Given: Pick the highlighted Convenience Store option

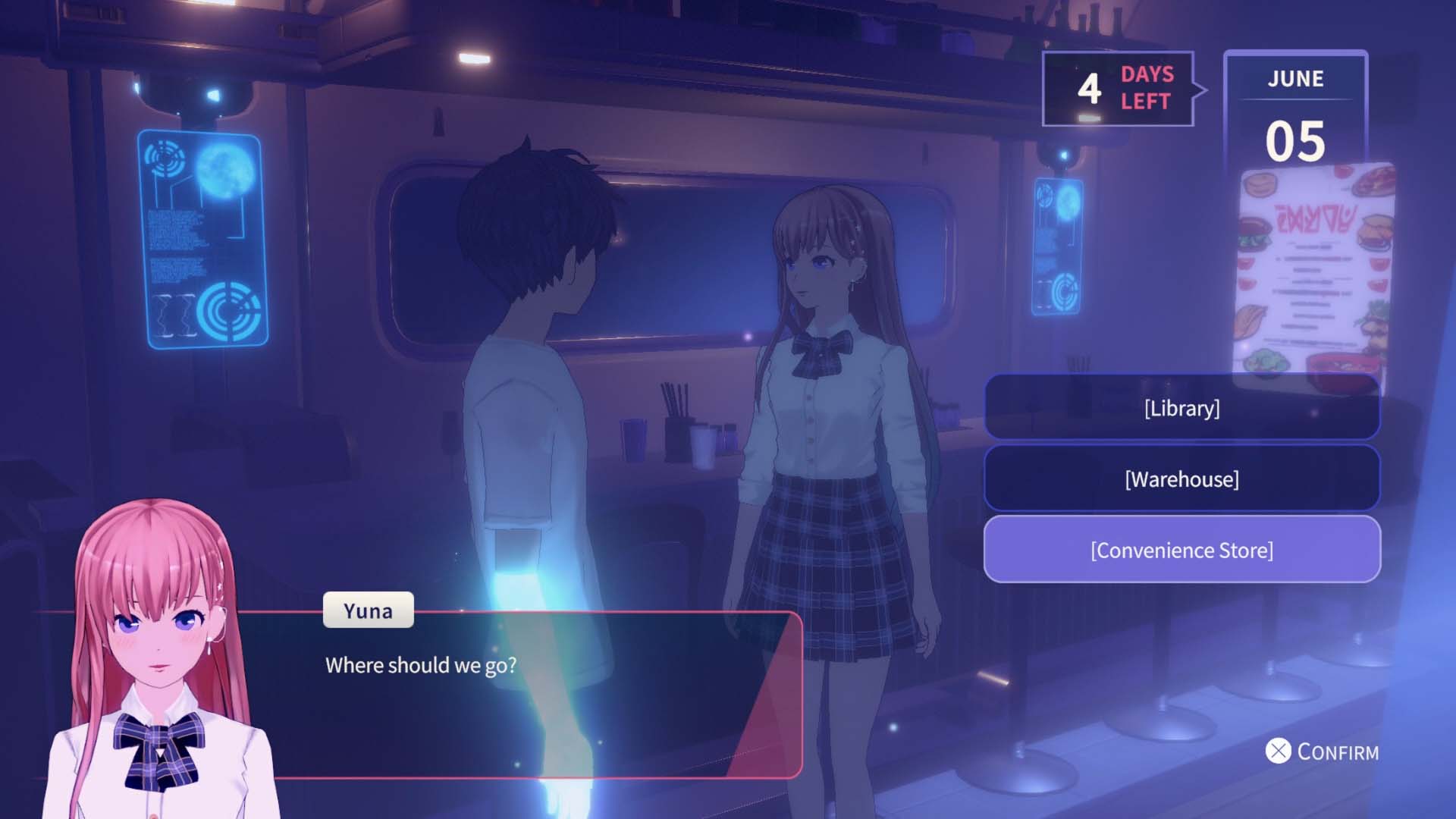Looking at the screenshot, I should pos(1181,550).
